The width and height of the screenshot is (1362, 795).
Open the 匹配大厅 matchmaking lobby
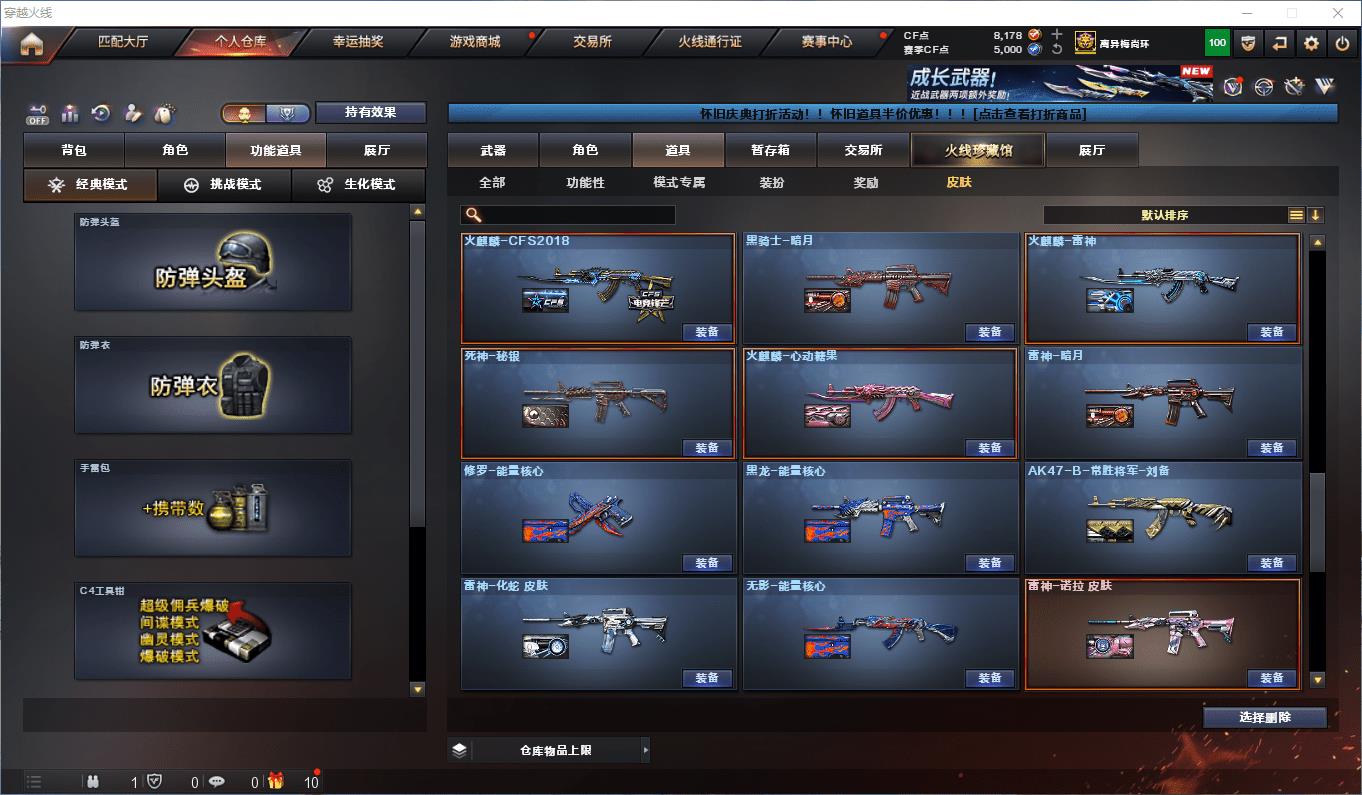[x=123, y=42]
